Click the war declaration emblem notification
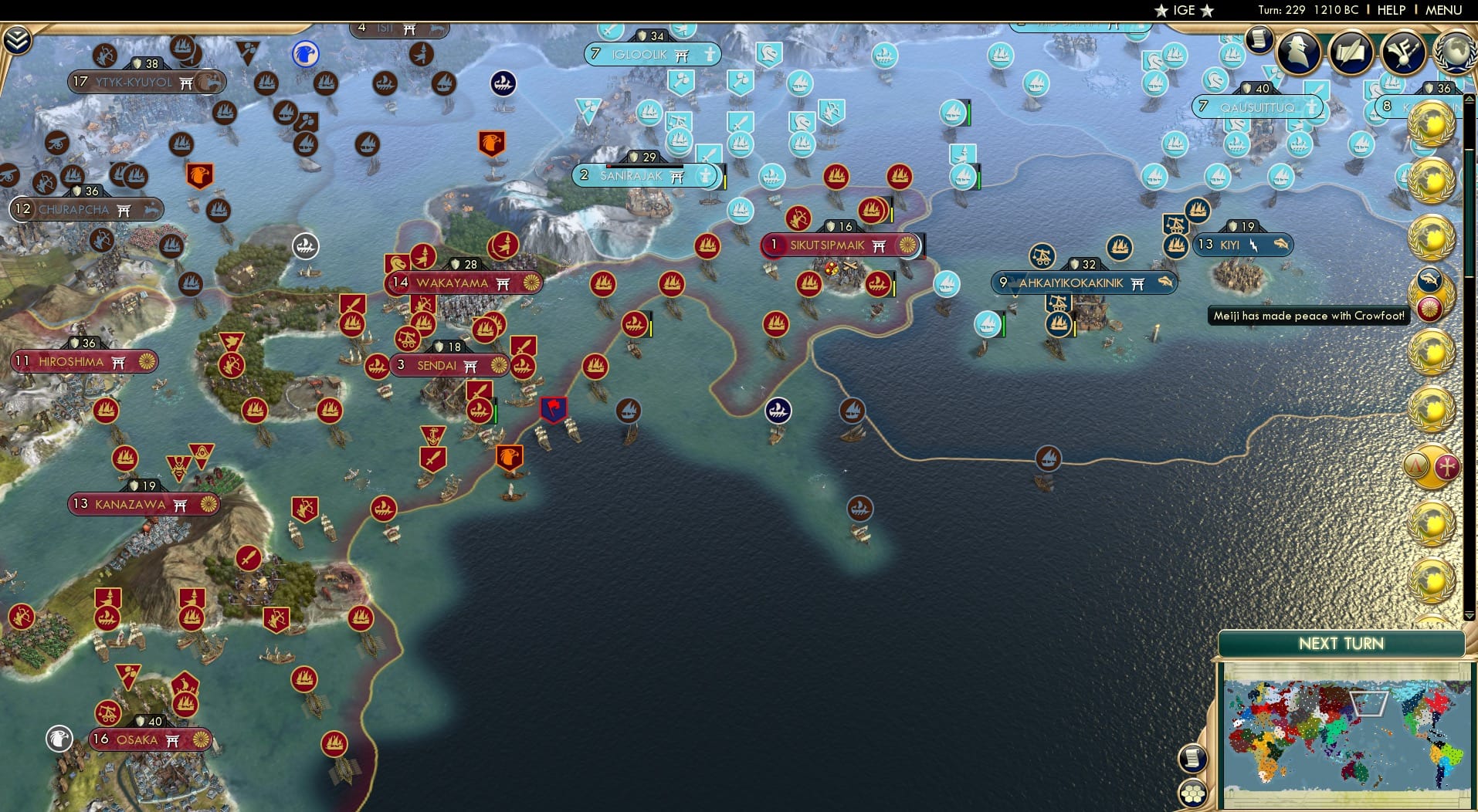1478x812 pixels. (1432, 465)
